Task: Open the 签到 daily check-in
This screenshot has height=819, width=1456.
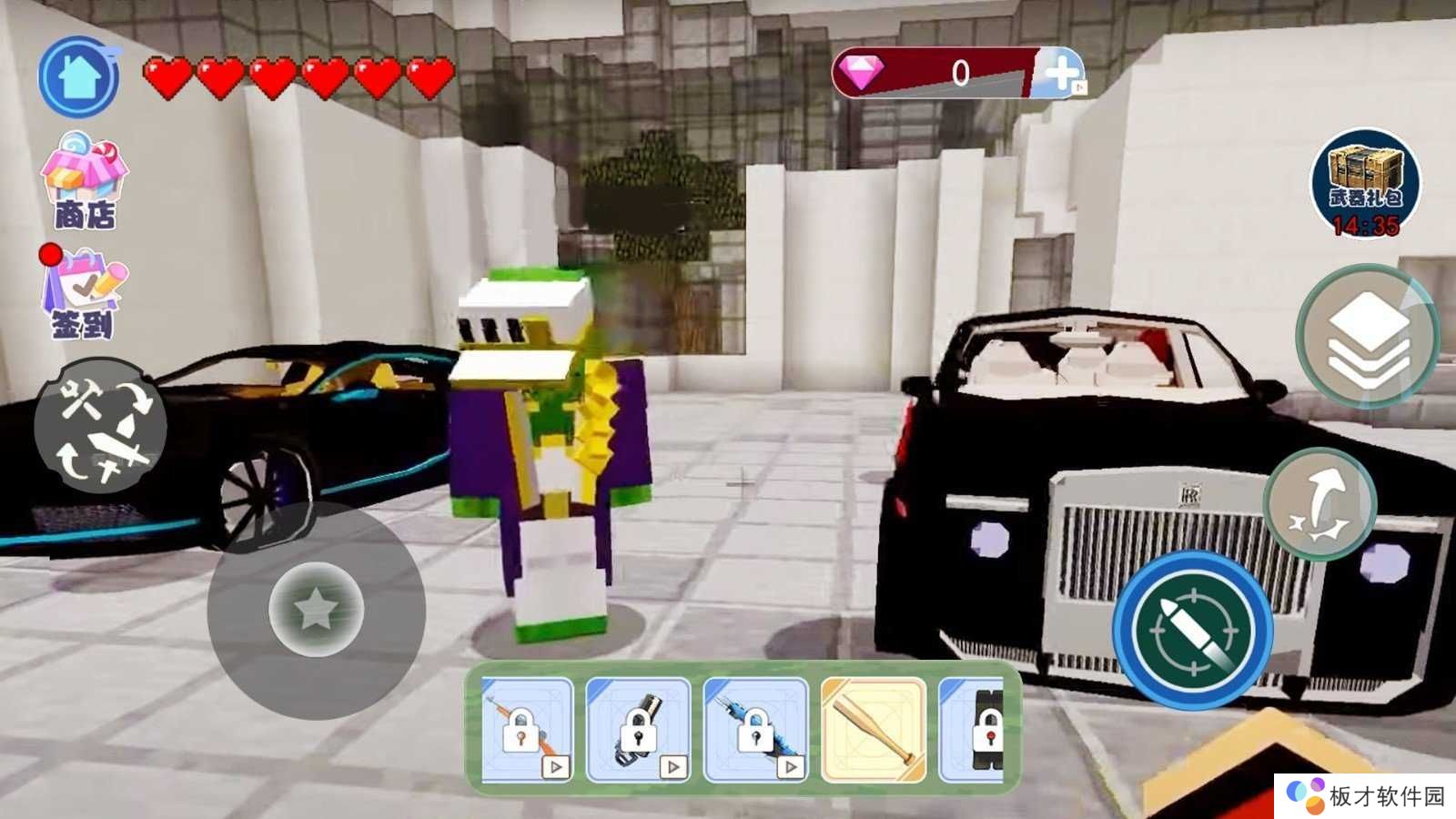Action: pyautogui.click(x=83, y=293)
